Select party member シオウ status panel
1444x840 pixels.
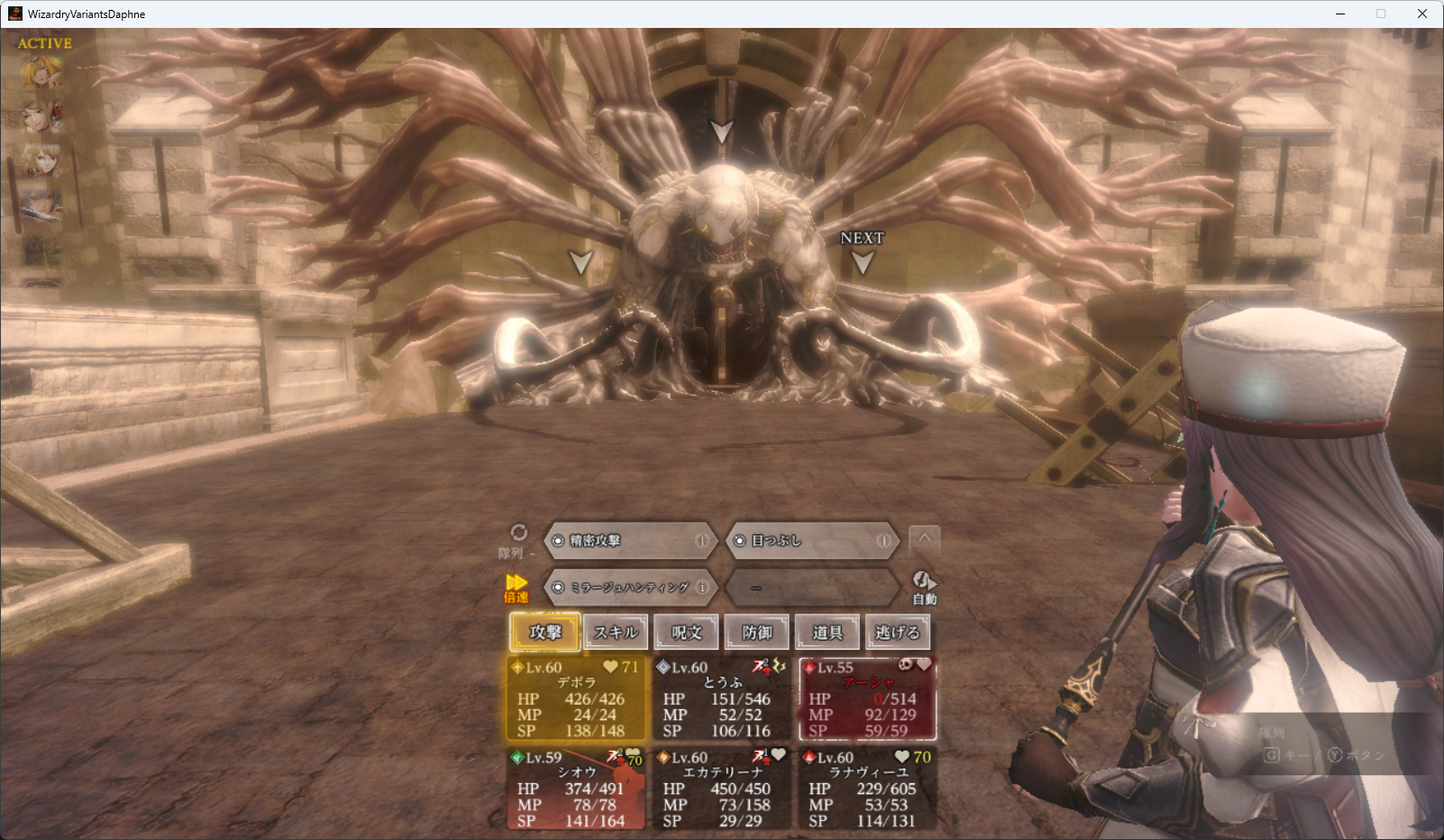[576, 789]
